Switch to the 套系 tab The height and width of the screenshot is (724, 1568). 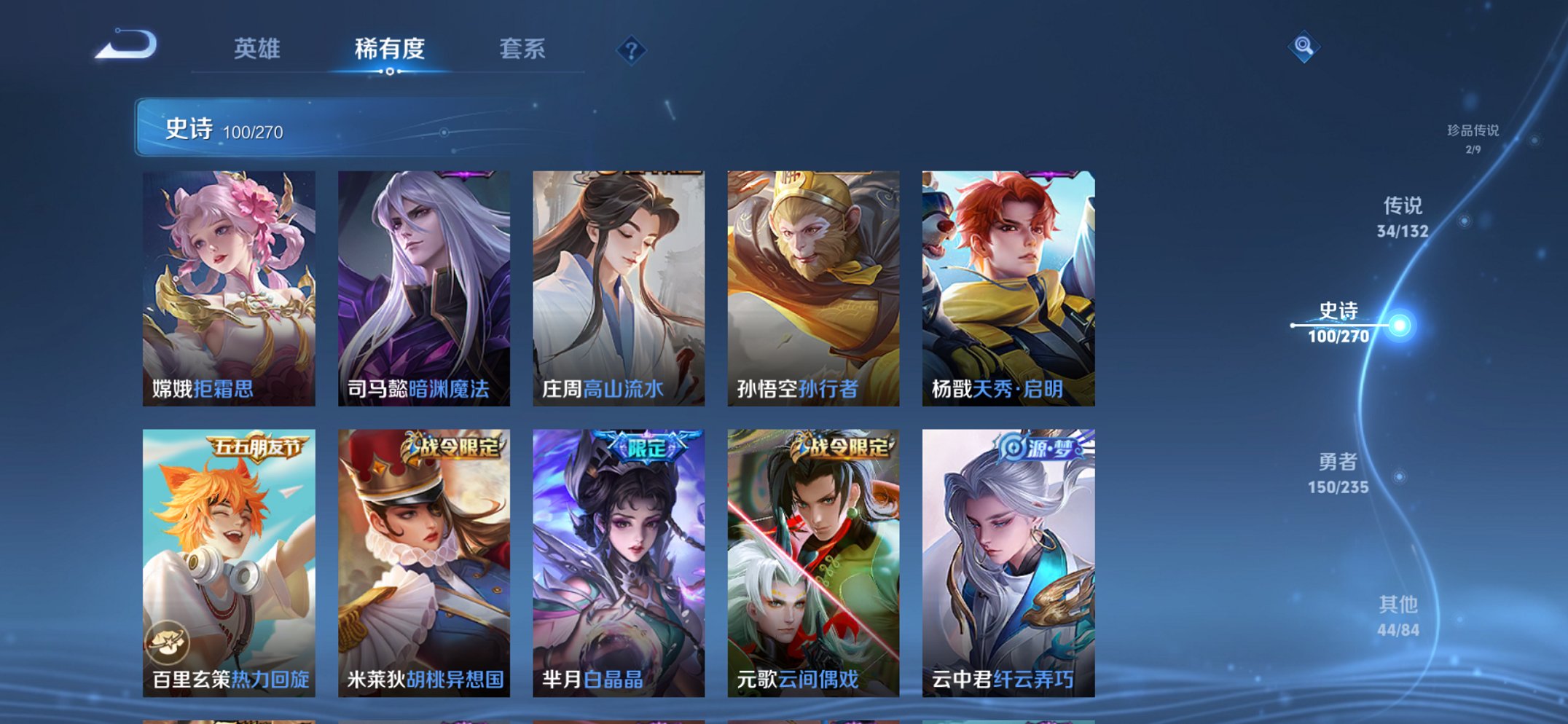tap(523, 50)
